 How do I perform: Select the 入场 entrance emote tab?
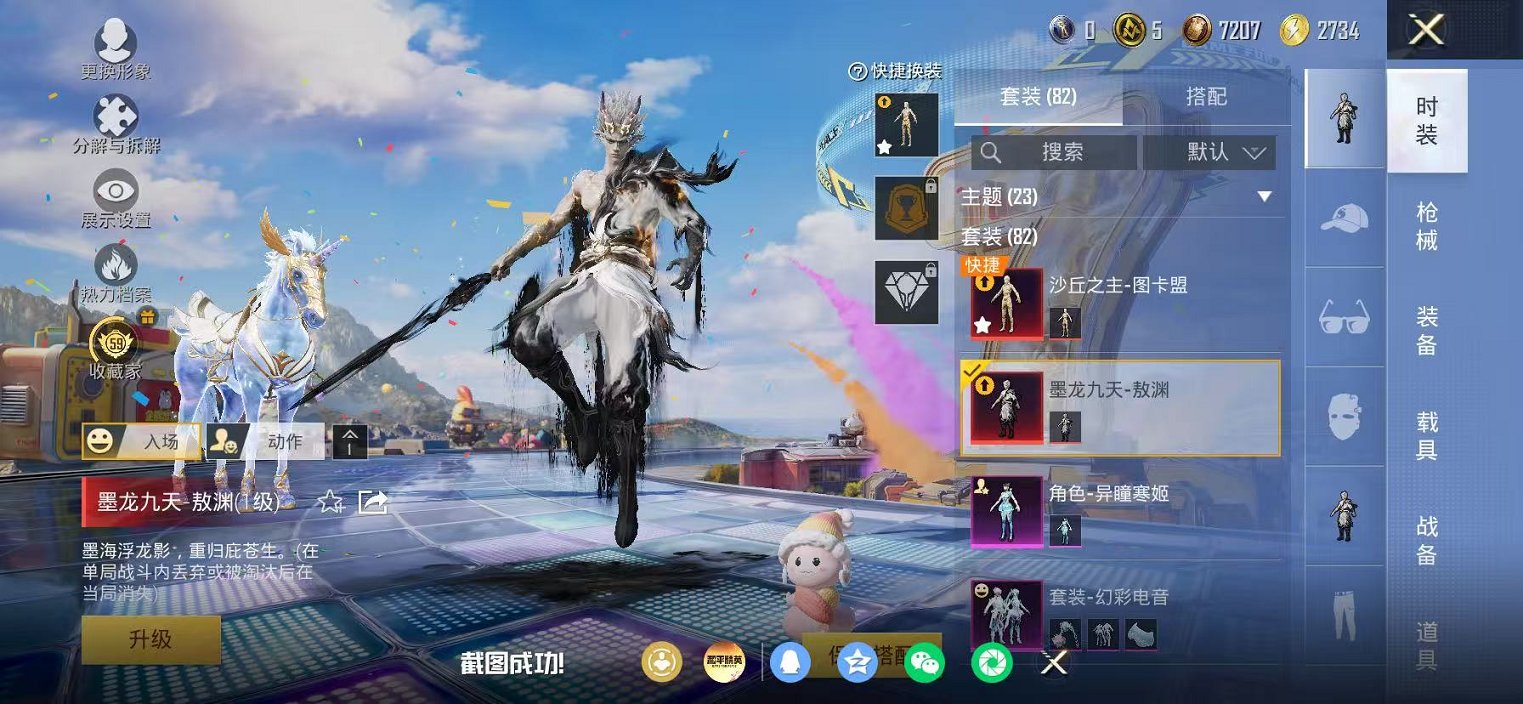pyautogui.click(x=141, y=441)
